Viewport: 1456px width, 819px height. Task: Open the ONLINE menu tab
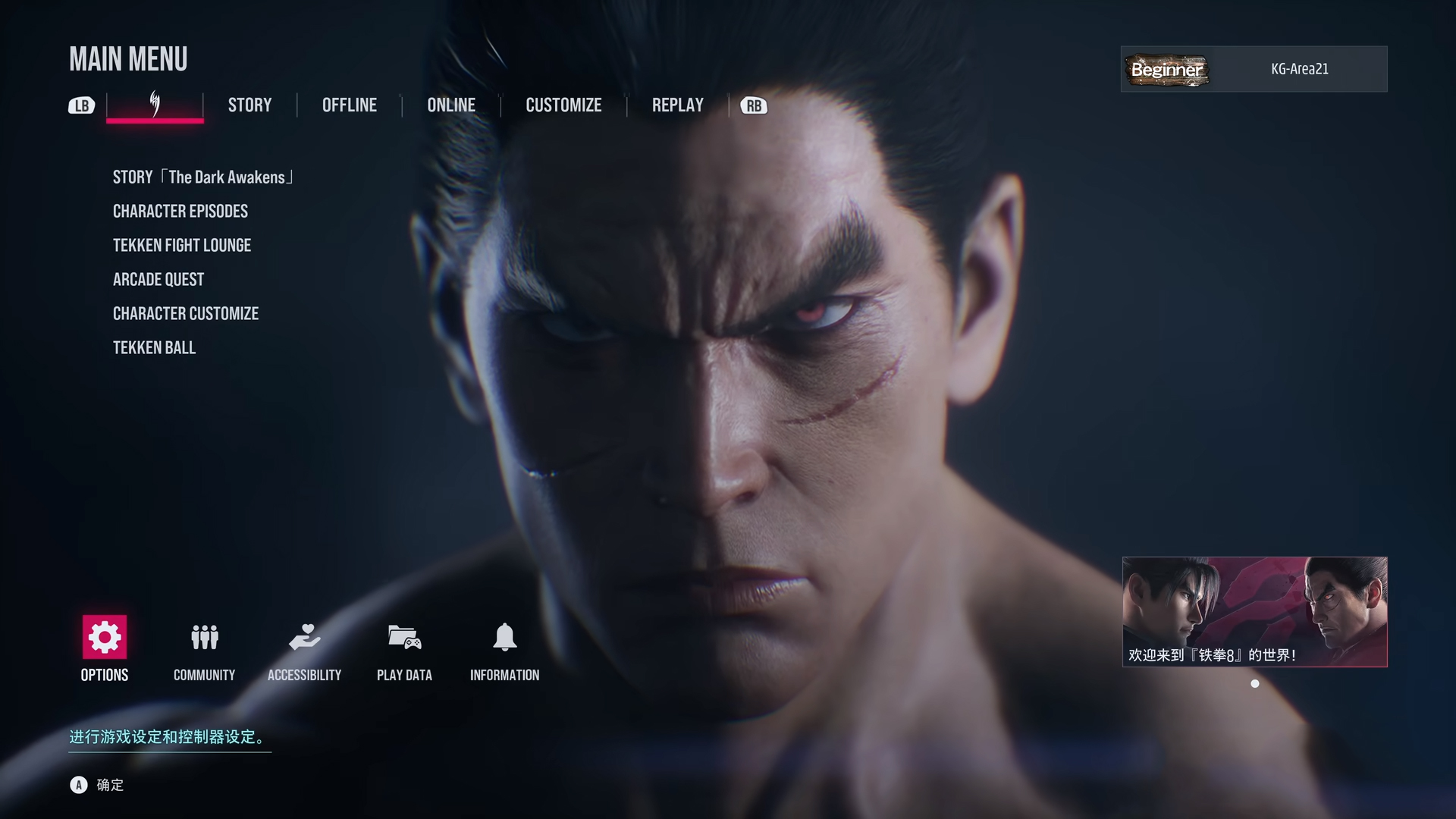point(452,105)
